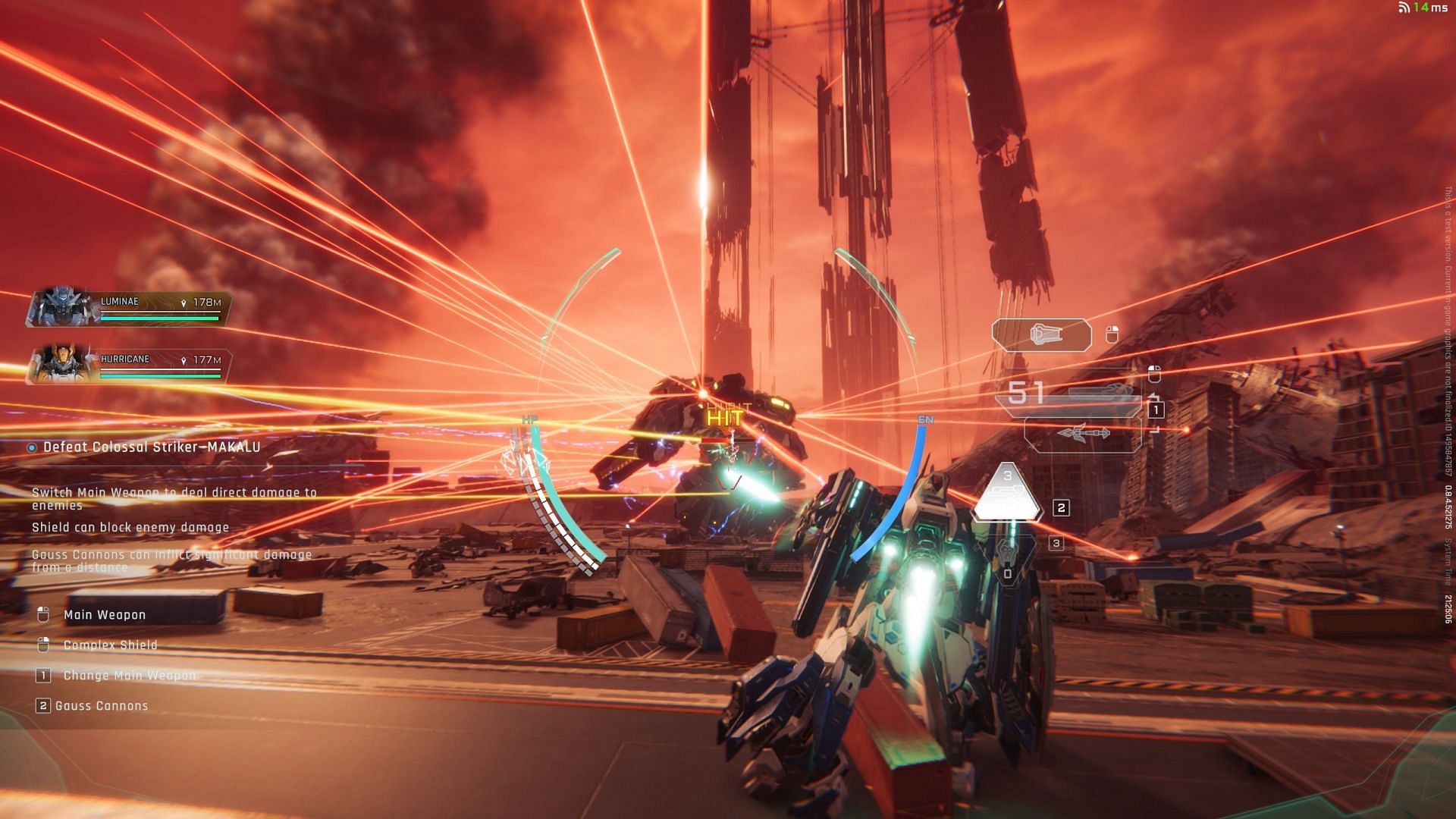Click the Change Main Weapon hint
Screen dimensions: 1456x819
(x=129, y=676)
